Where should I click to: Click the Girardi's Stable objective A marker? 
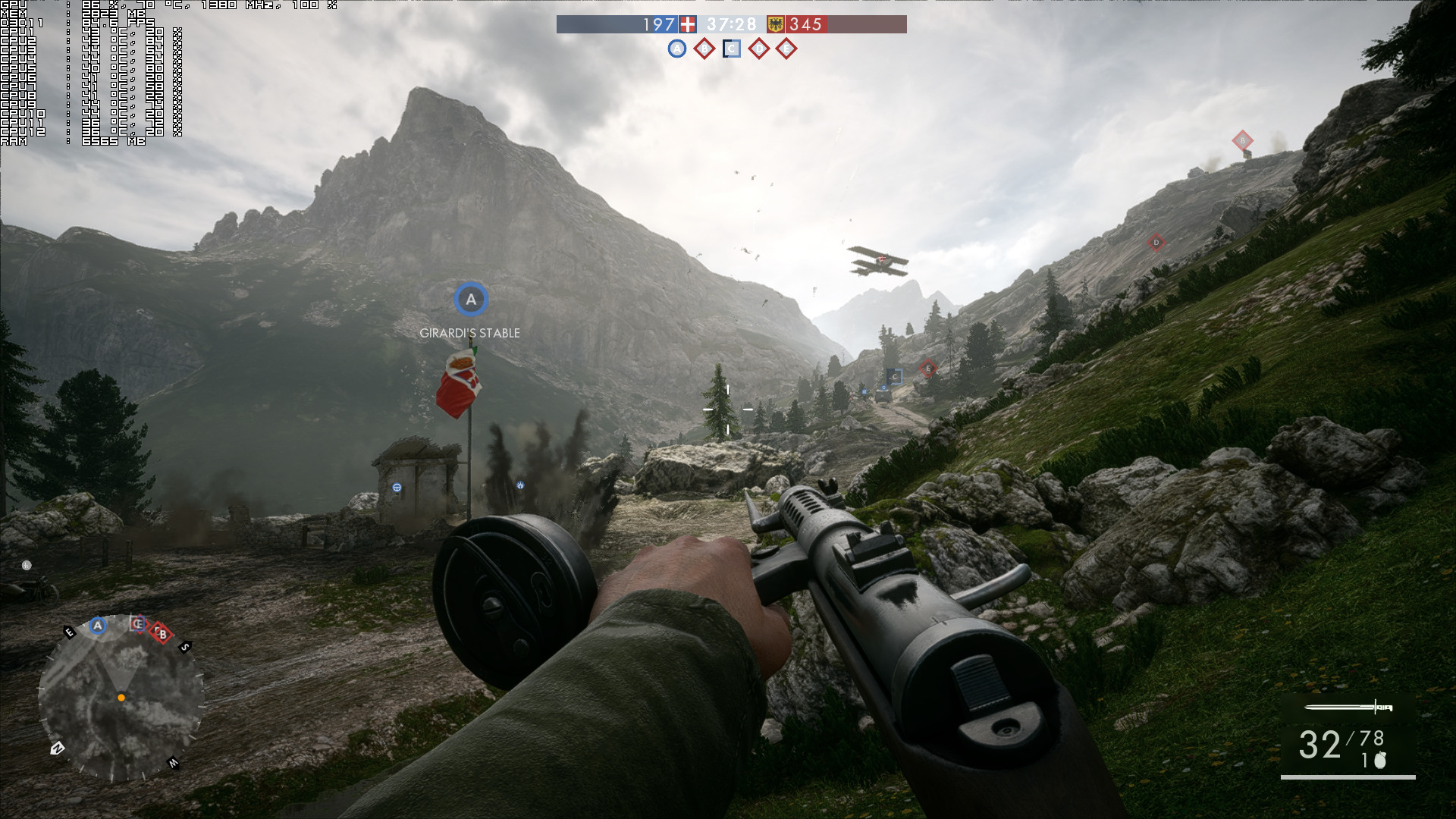point(471,300)
